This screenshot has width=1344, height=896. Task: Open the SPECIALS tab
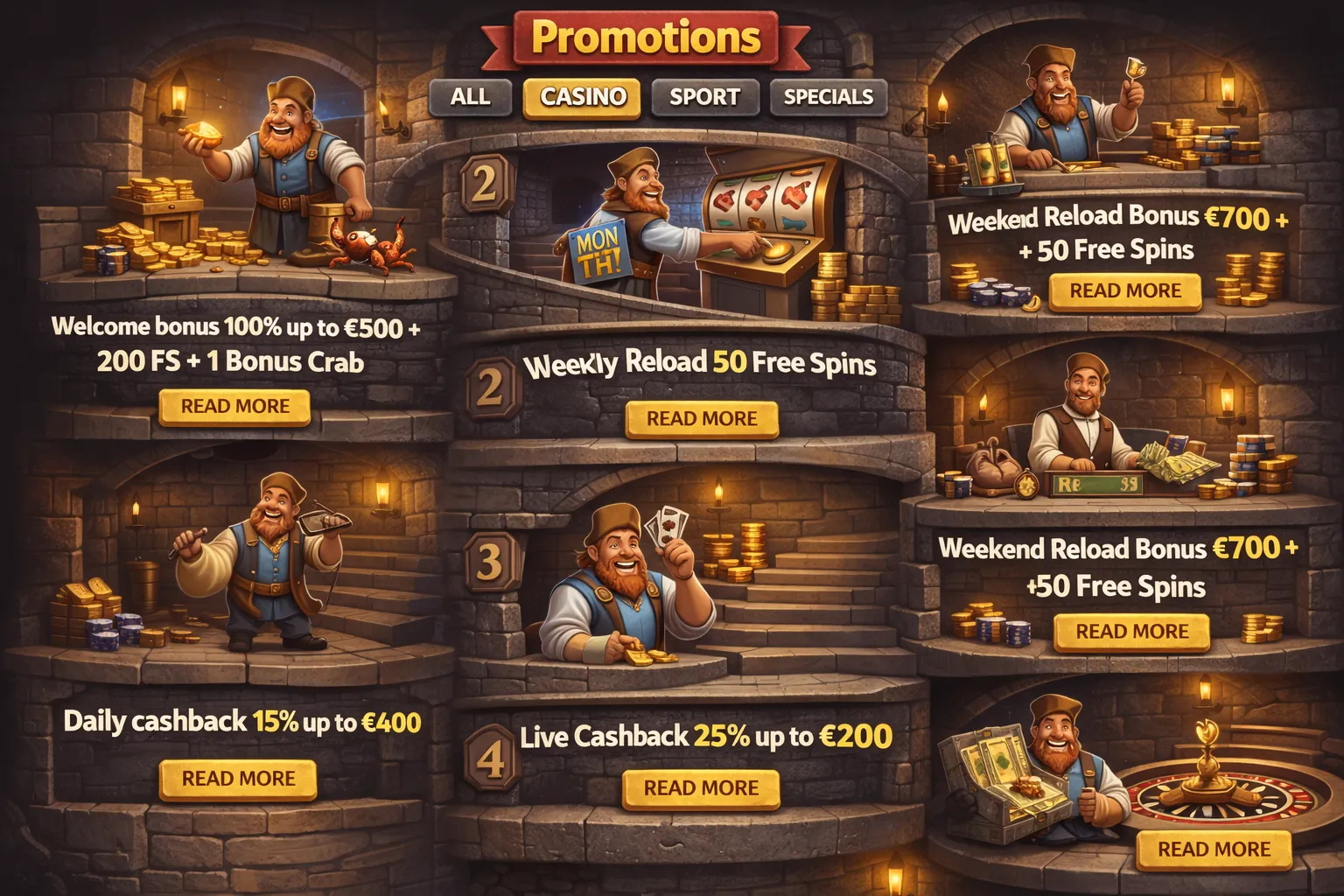827,99
